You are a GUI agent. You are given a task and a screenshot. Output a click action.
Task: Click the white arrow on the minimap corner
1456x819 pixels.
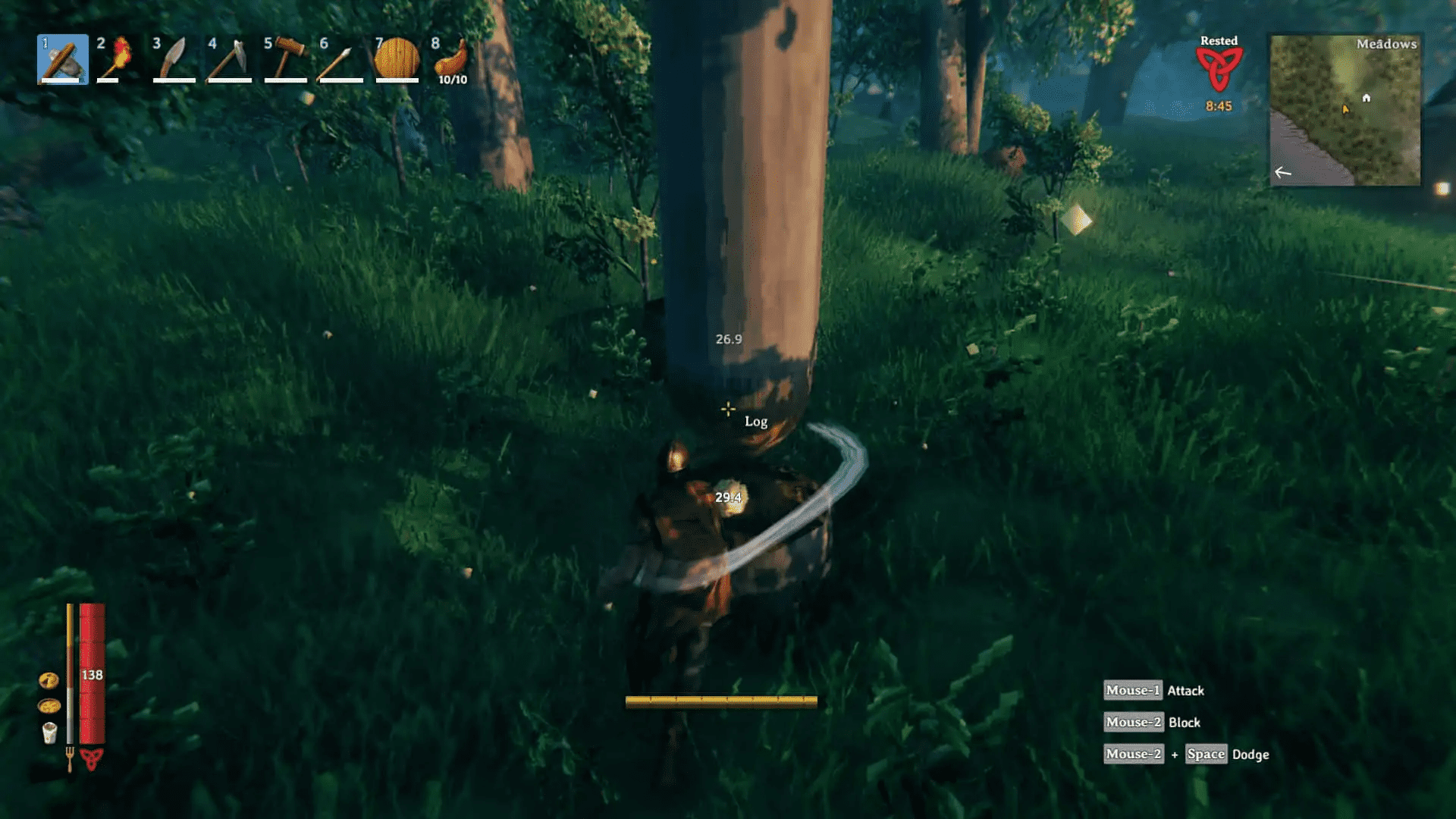(1283, 173)
